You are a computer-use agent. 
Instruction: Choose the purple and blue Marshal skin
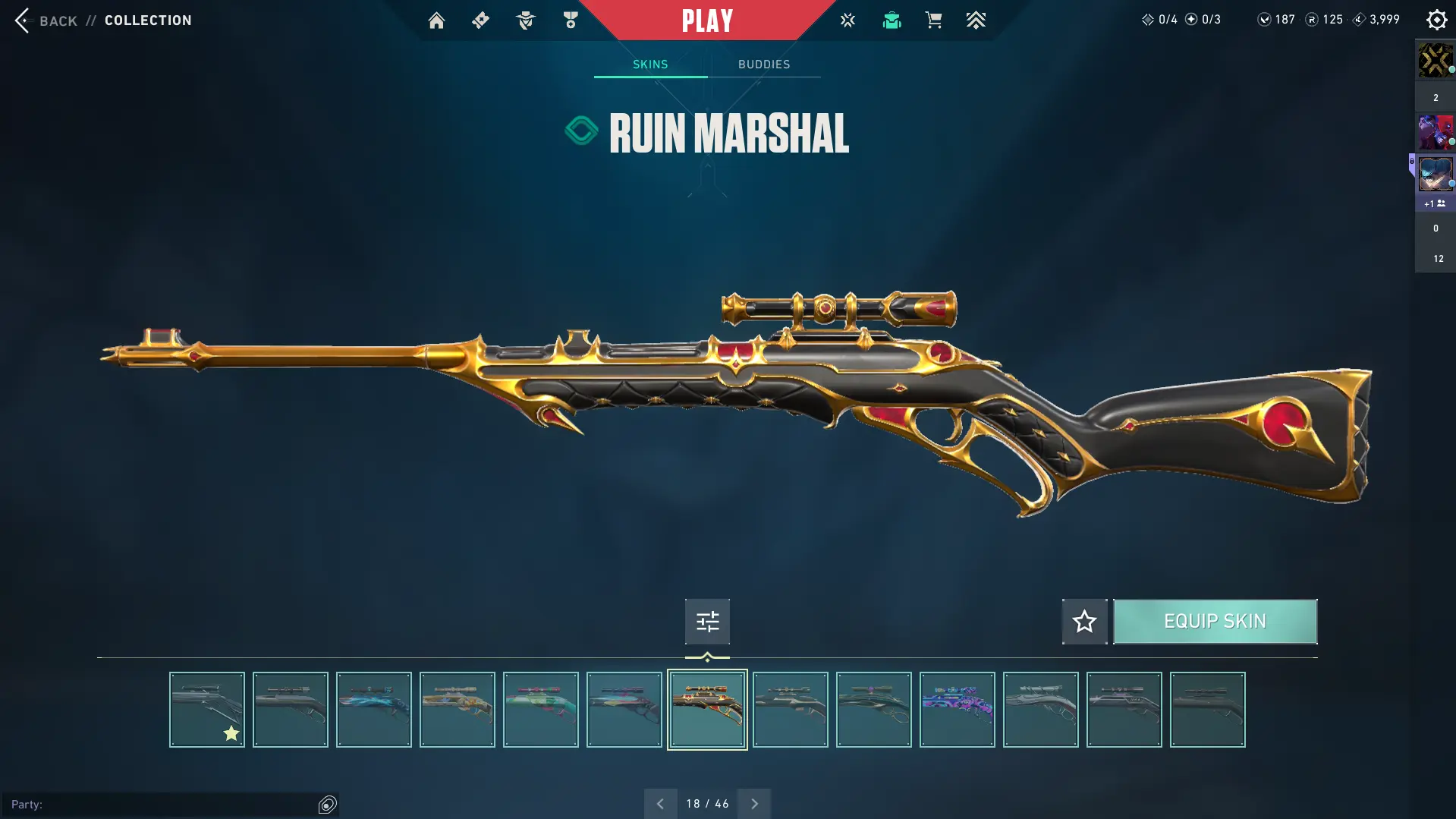click(958, 710)
